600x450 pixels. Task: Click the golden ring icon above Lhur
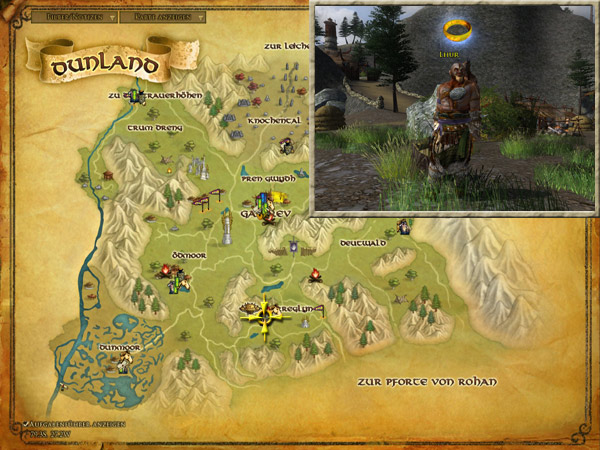pos(454,31)
